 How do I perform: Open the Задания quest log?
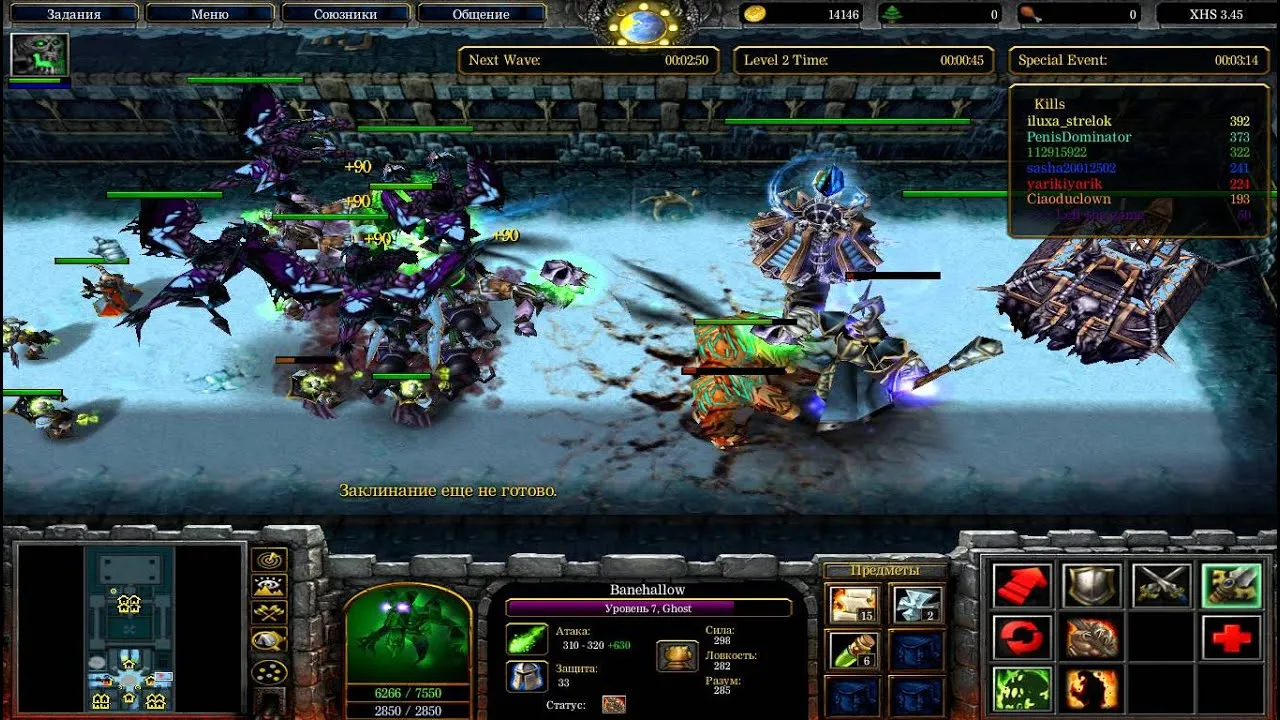pos(75,13)
